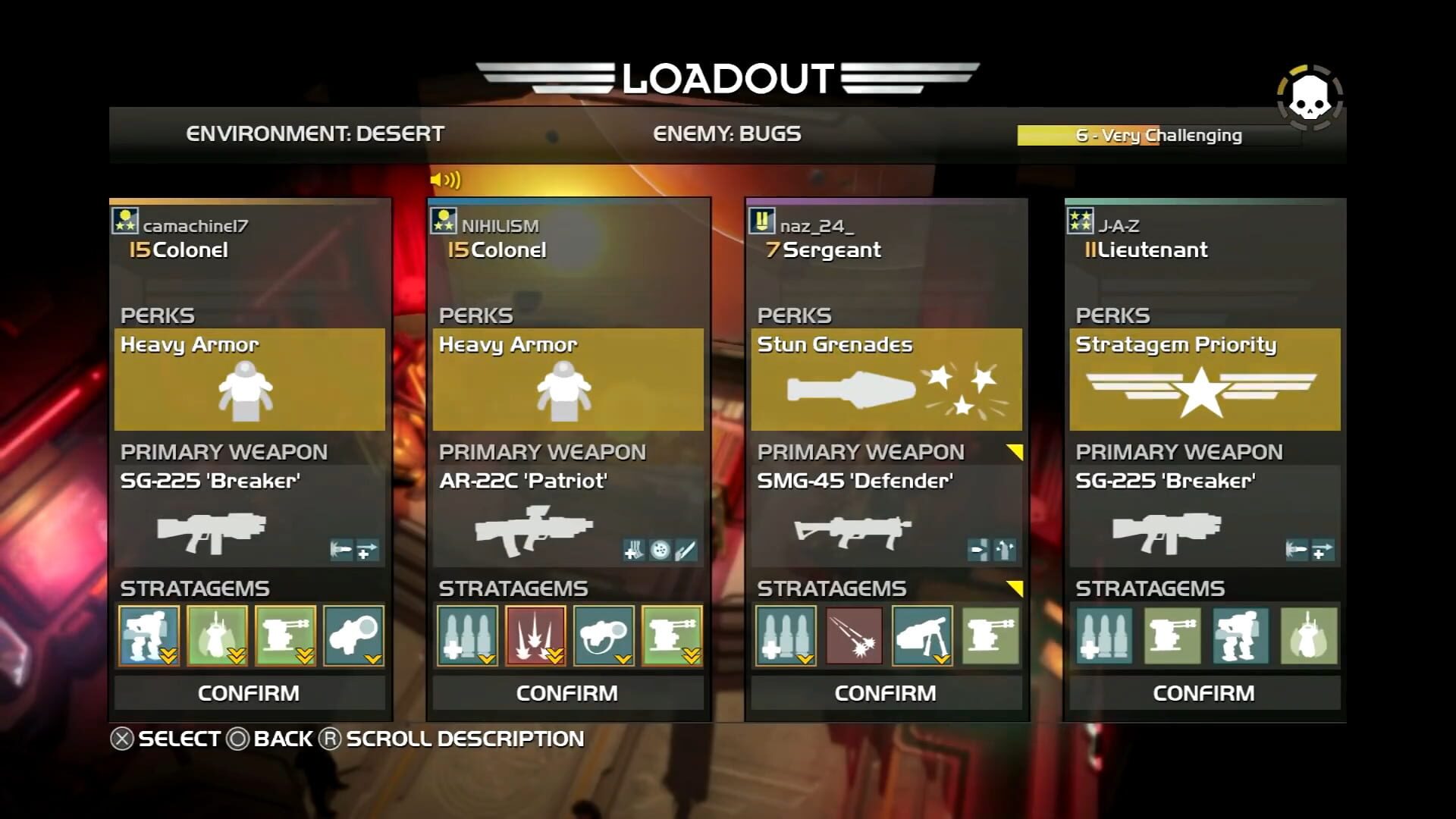
Task: Select the AR-22C 'Patriot' primary weapon entry
Action: point(523,479)
